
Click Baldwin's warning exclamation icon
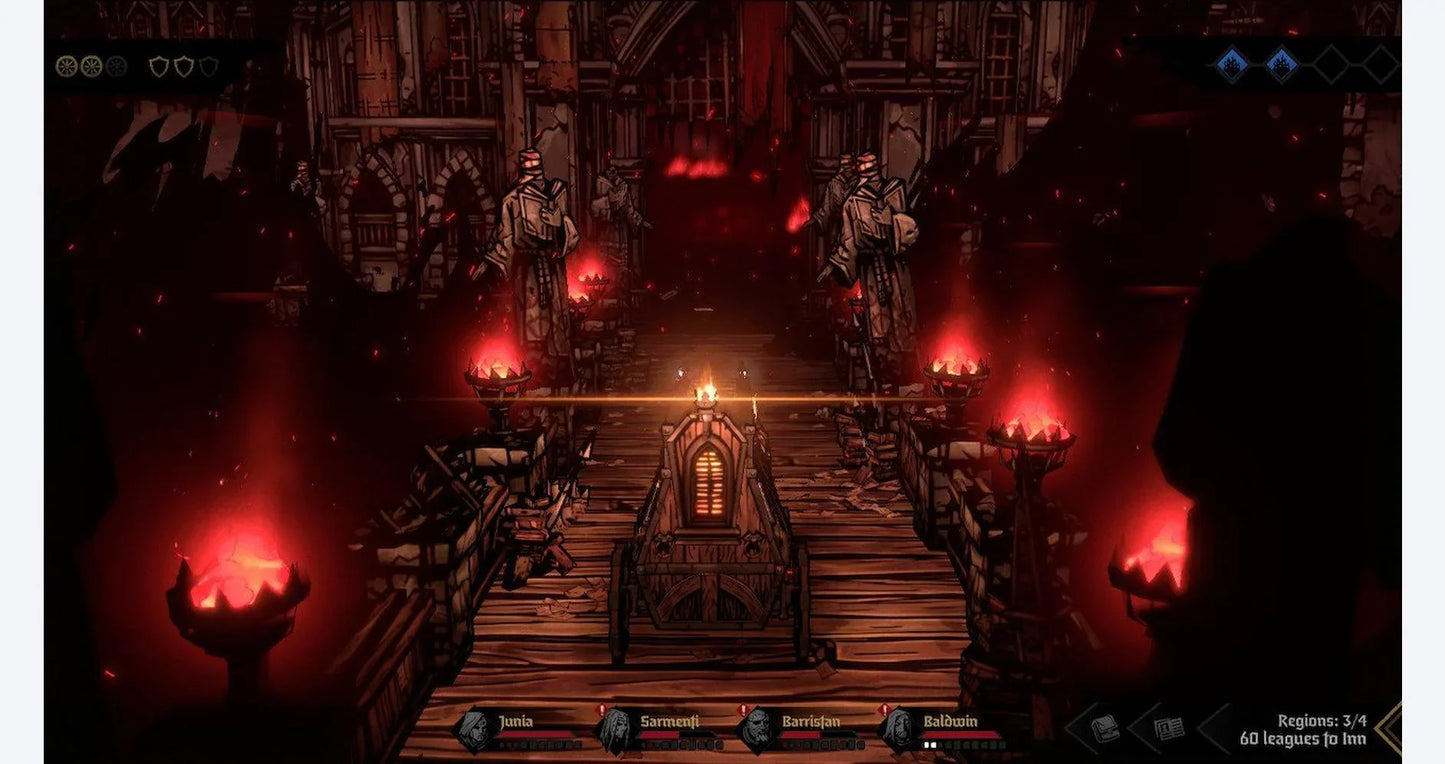(884, 710)
